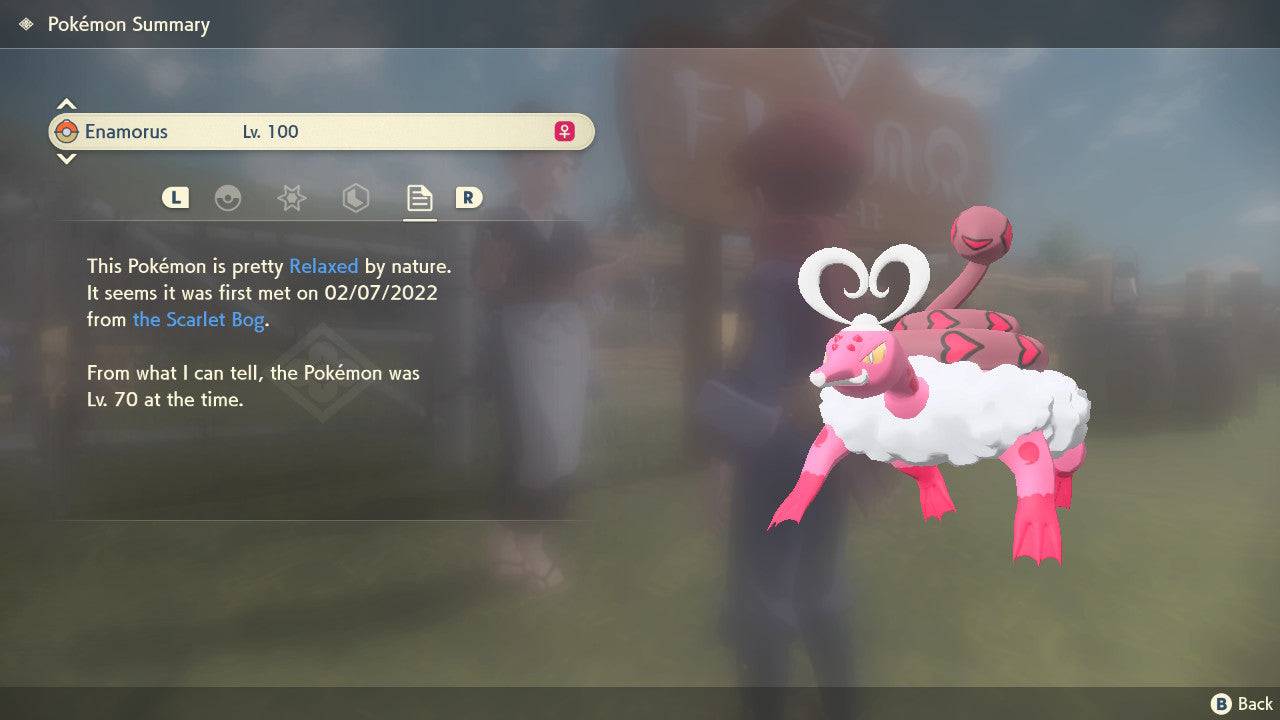The height and width of the screenshot is (720, 1280).
Task: Open the star-shaped moves tab
Action: coord(291,198)
